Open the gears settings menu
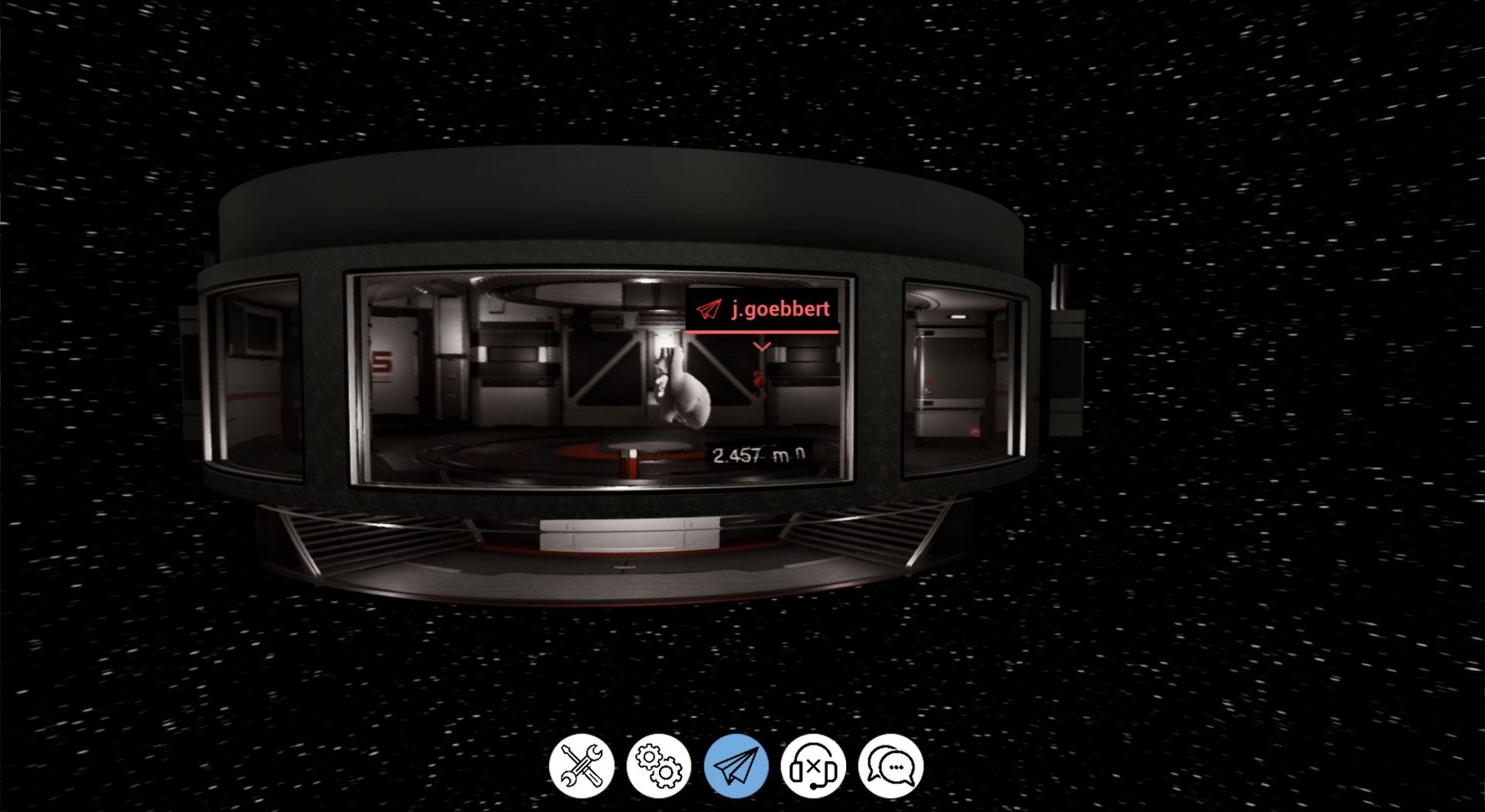The image size is (1485, 812). [x=659, y=766]
